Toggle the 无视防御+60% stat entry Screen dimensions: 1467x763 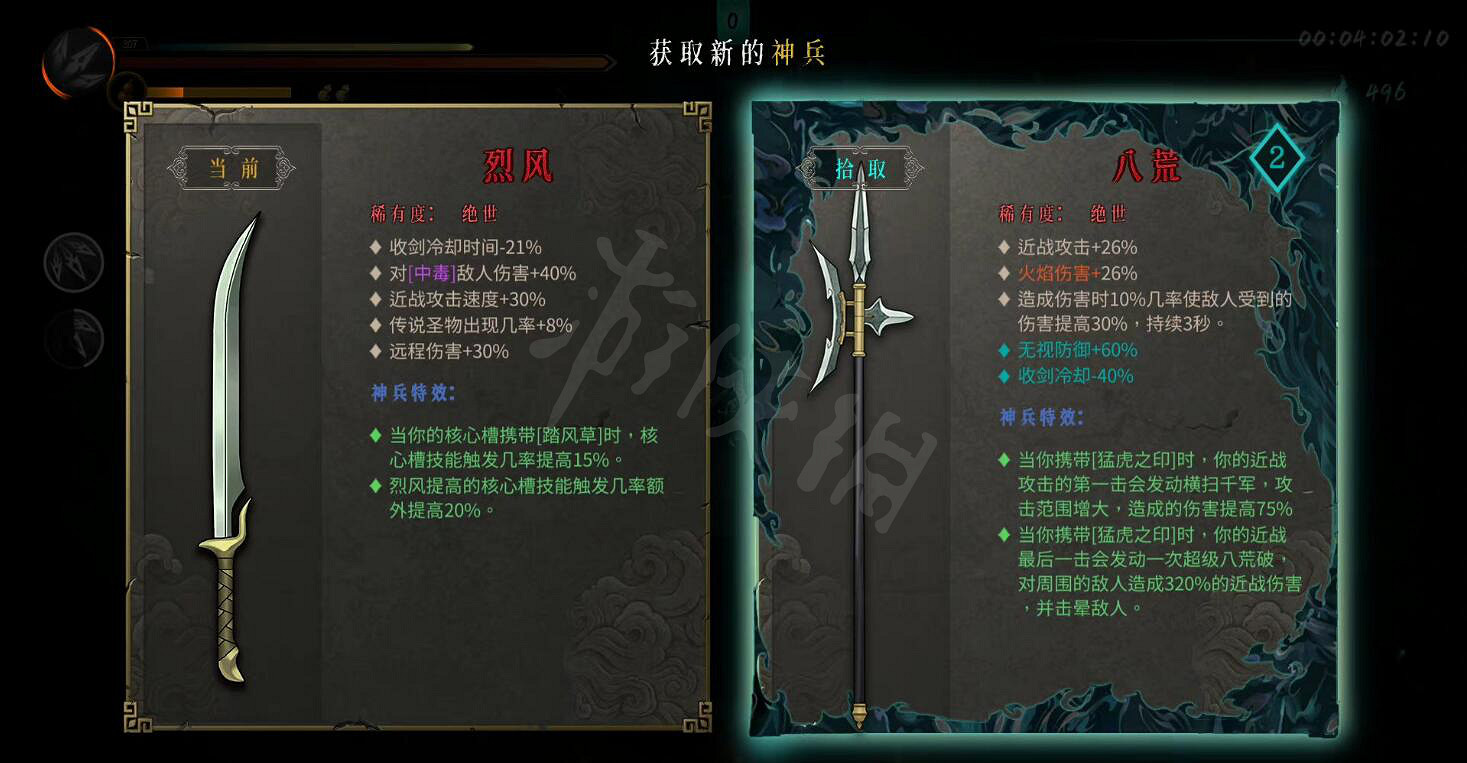tap(1068, 350)
